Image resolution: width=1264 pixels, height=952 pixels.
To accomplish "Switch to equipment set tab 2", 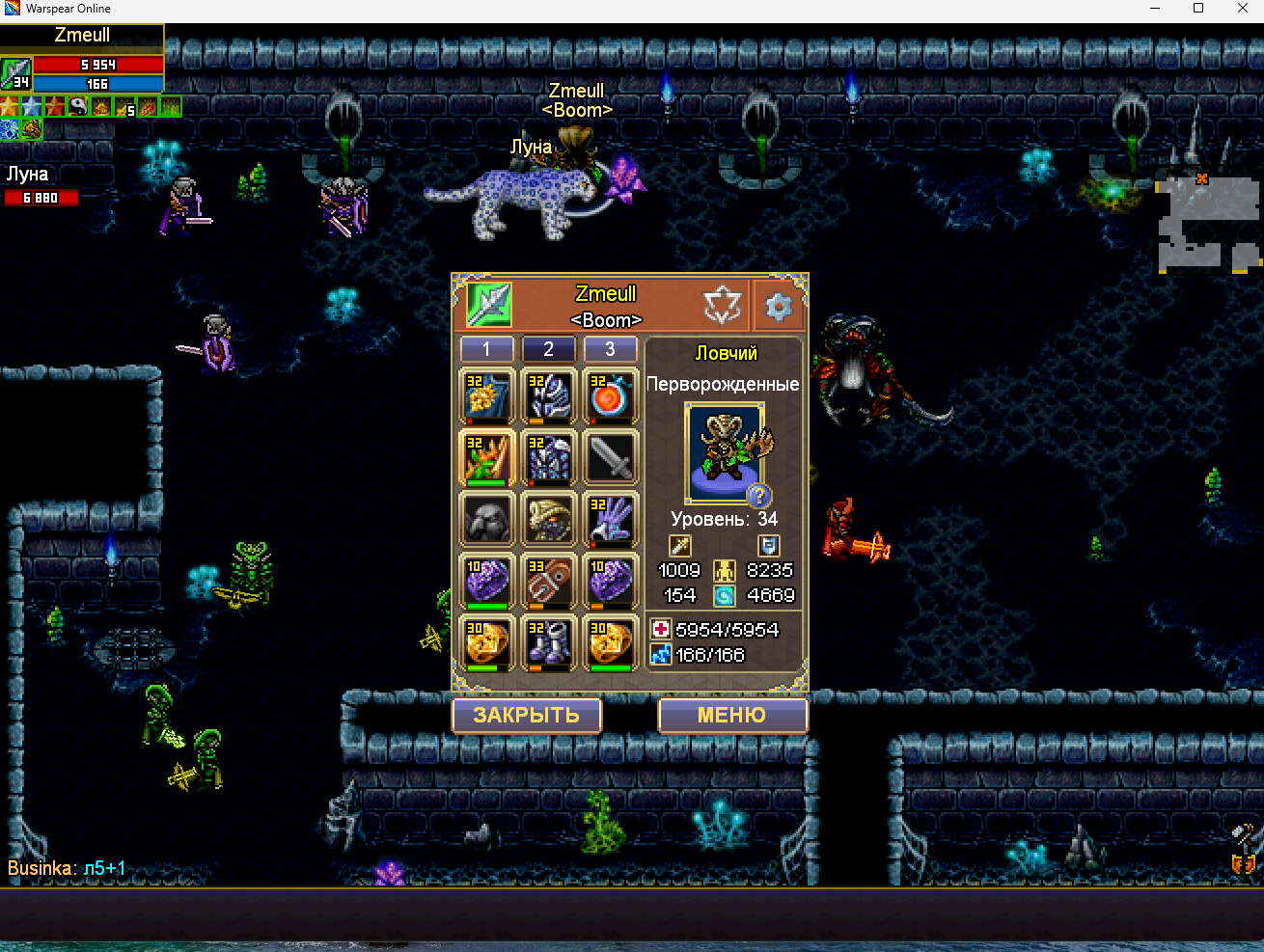I will (x=548, y=349).
